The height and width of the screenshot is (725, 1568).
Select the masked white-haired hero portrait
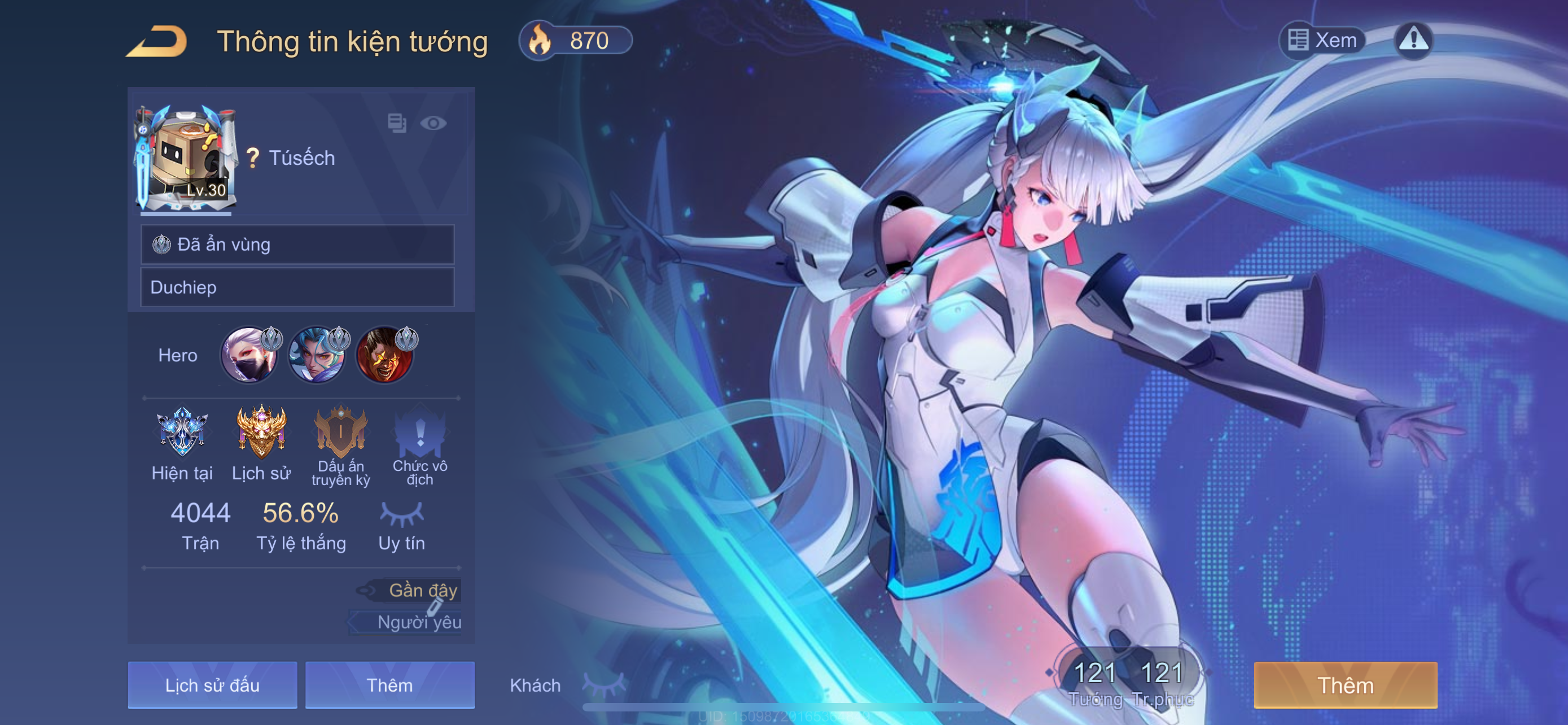coord(249,356)
